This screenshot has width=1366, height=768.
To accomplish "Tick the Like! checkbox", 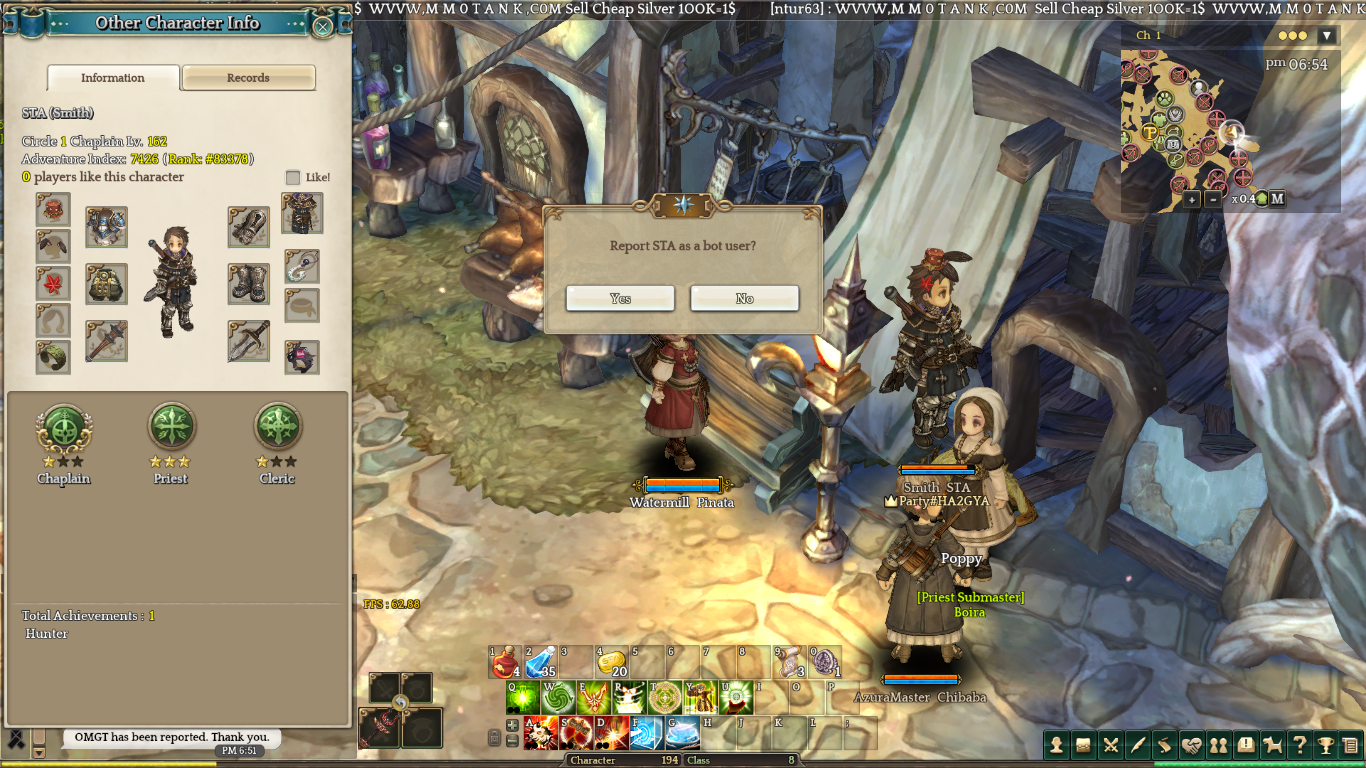I will [293, 177].
